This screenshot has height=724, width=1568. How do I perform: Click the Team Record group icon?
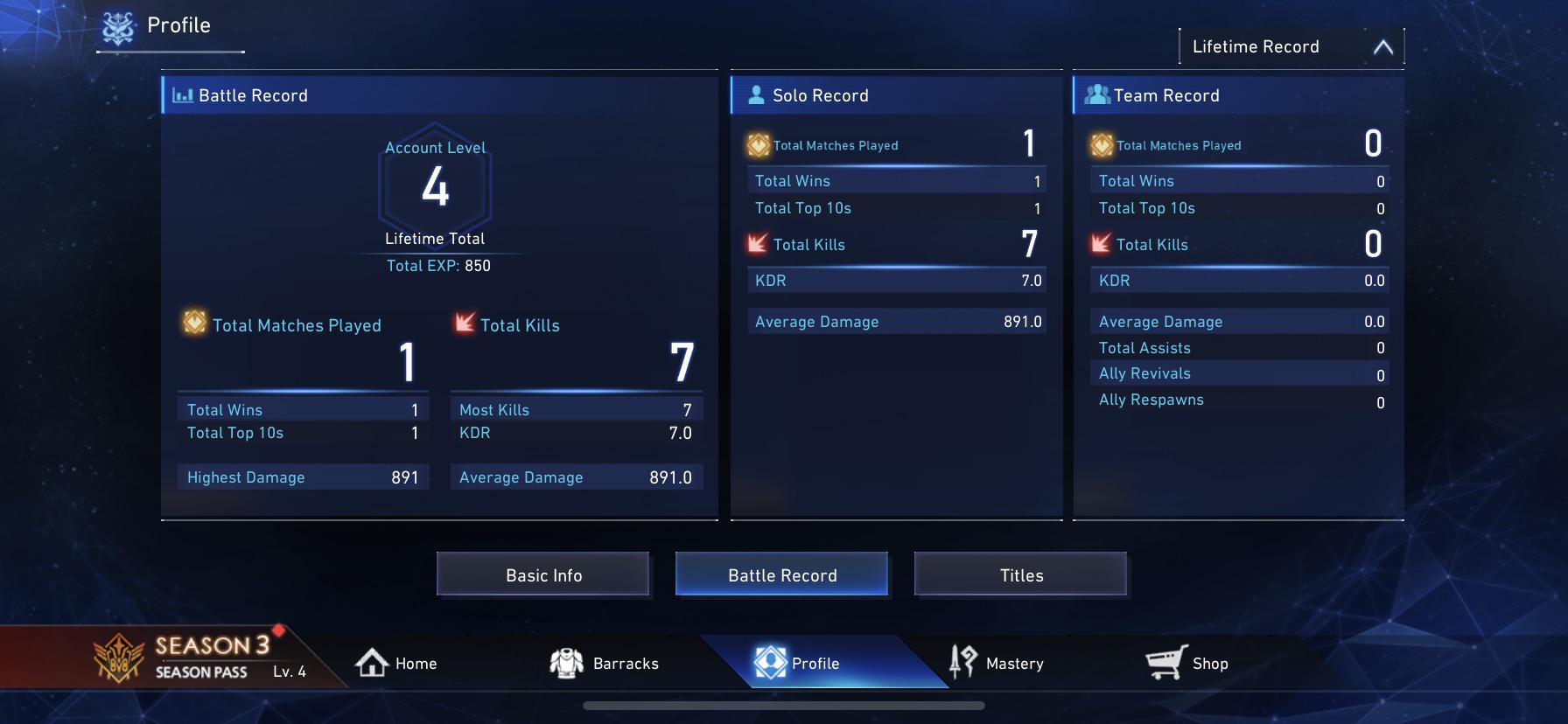point(1096,94)
